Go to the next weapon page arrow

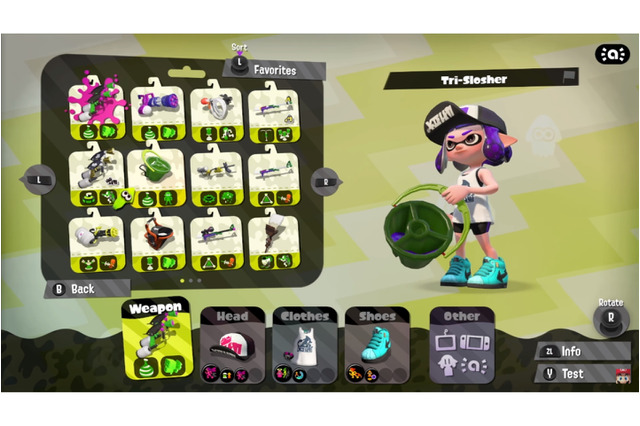click(326, 182)
